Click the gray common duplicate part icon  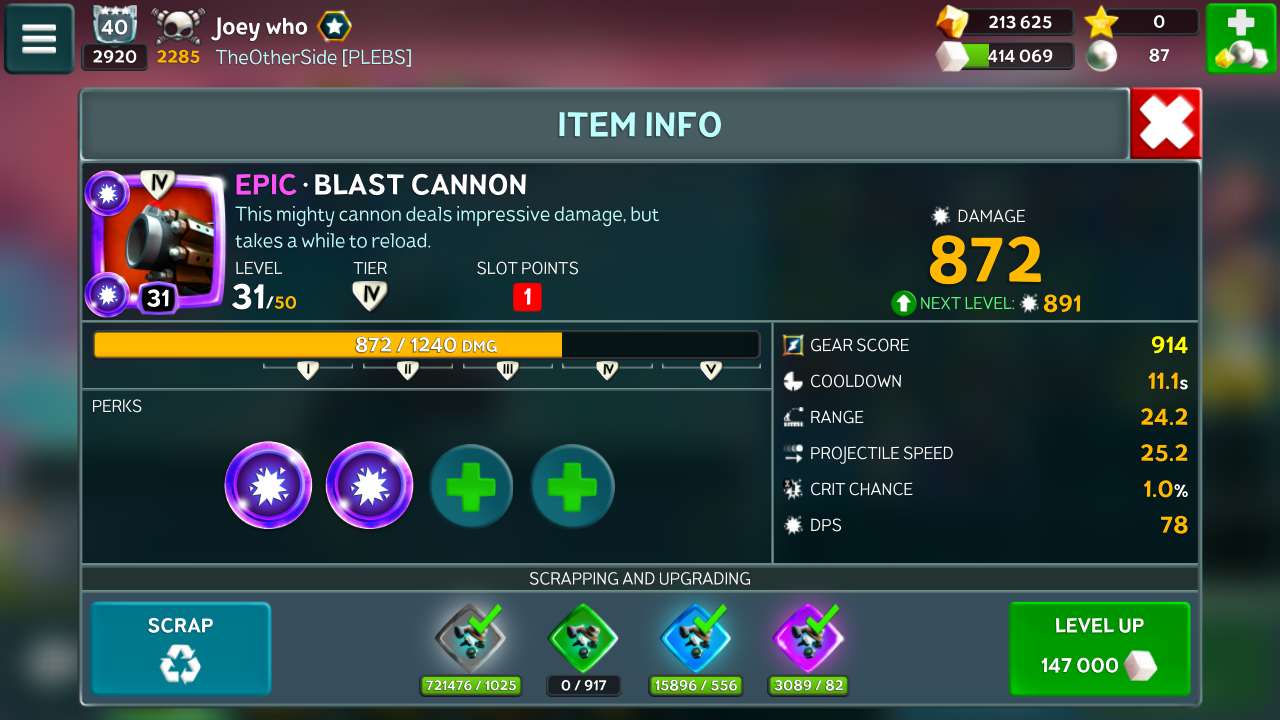[470, 638]
